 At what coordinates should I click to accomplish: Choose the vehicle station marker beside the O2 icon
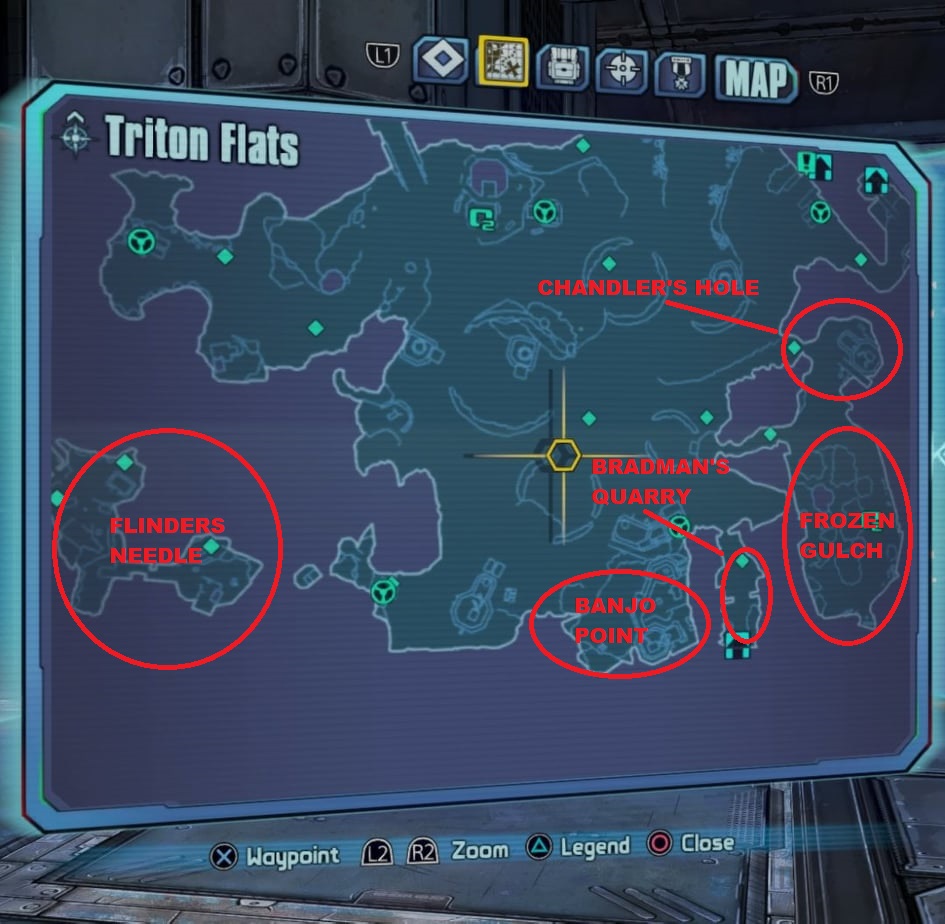click(545, 211)
